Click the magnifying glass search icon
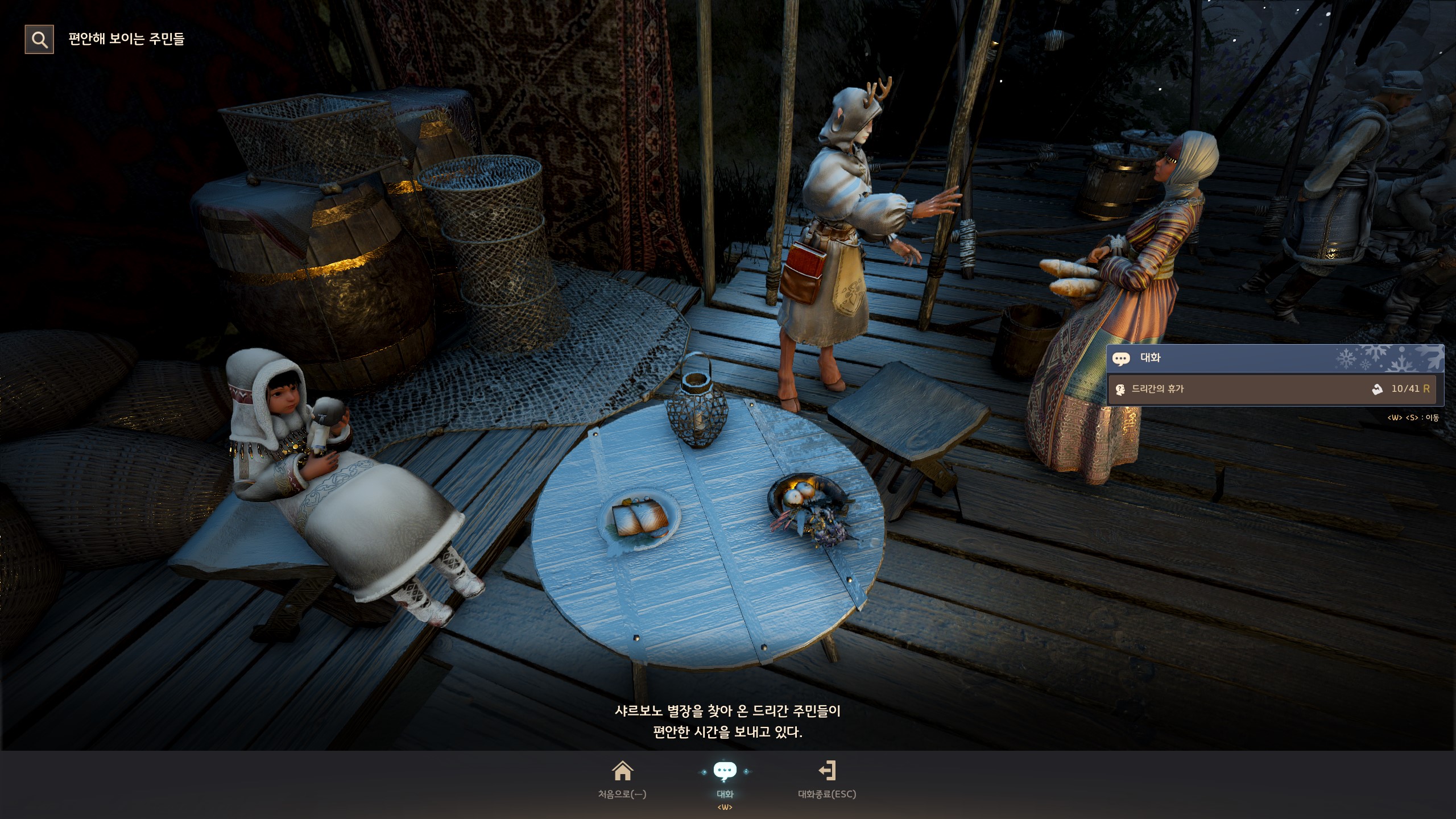 point(39,39)
